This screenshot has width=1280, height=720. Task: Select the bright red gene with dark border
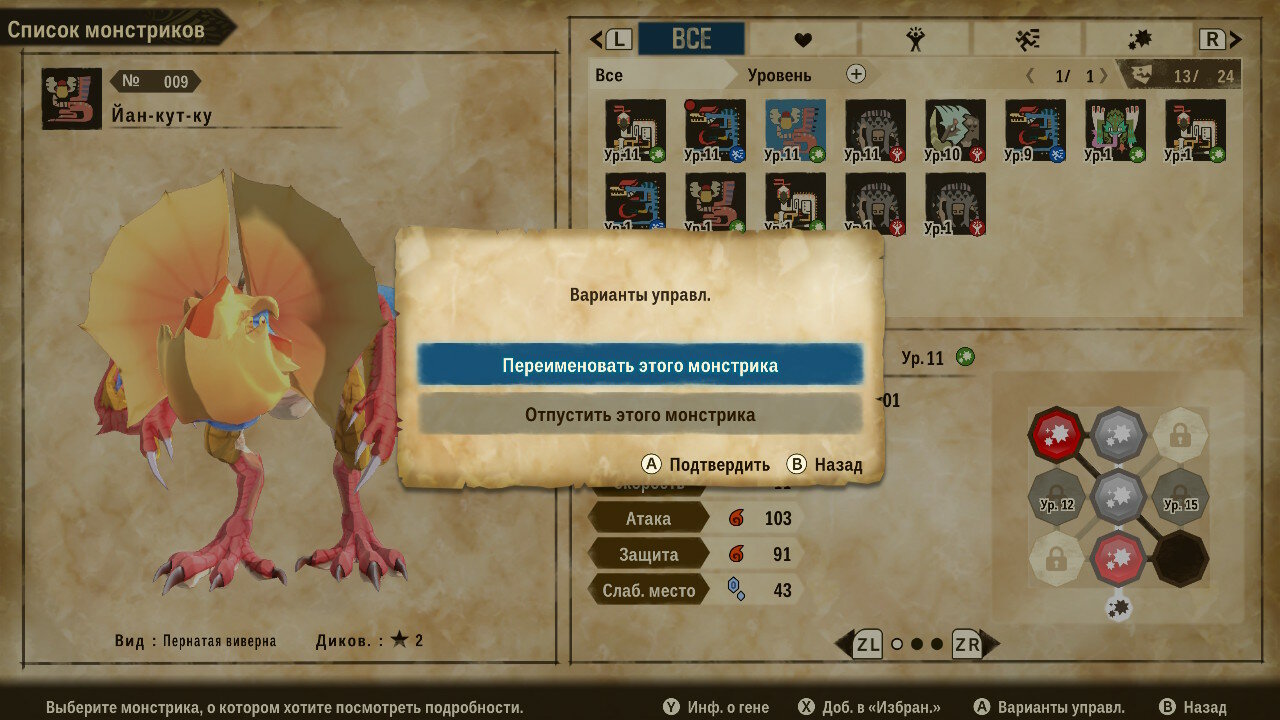click(x=1054, y=434)
